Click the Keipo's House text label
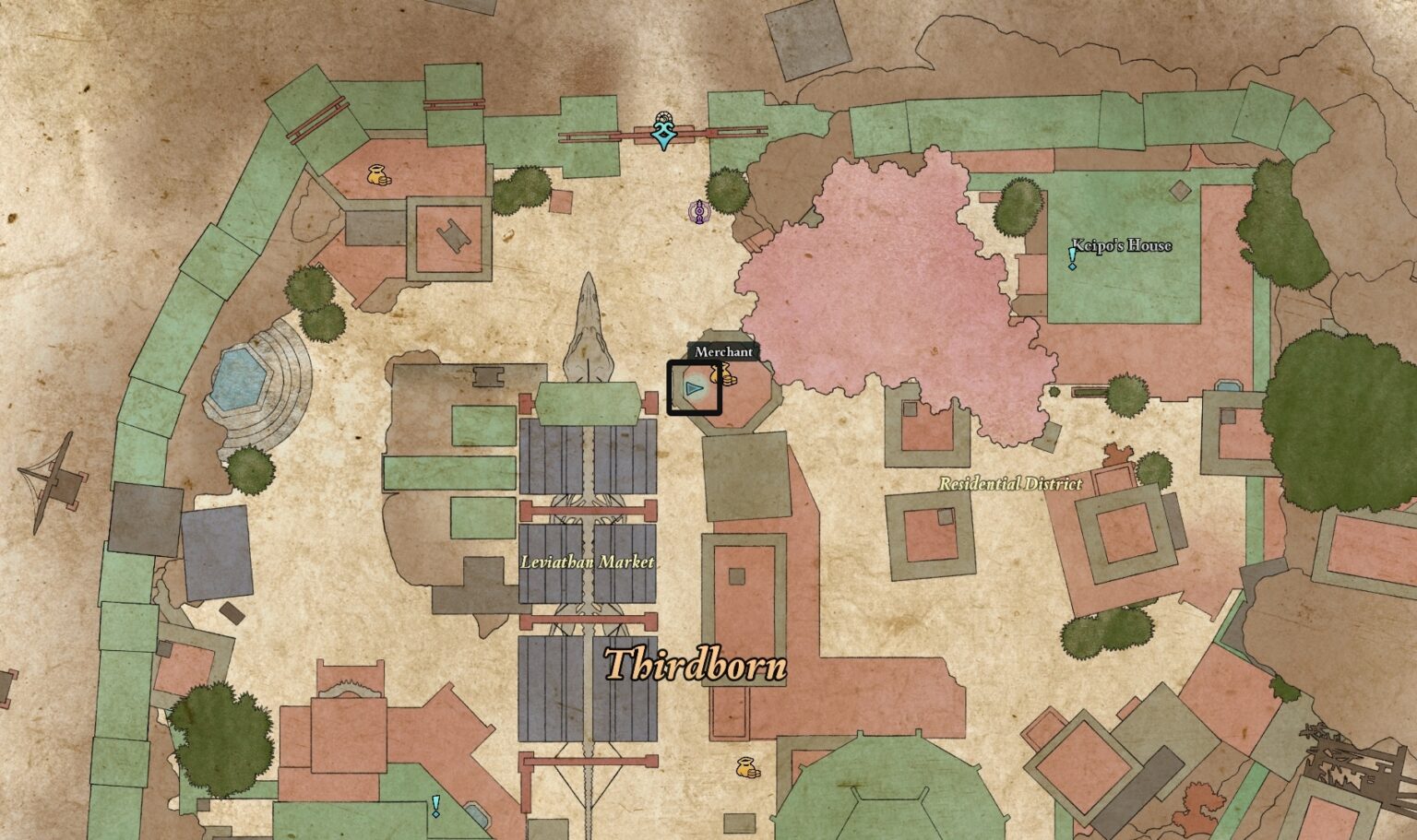 click(1121, 245)
